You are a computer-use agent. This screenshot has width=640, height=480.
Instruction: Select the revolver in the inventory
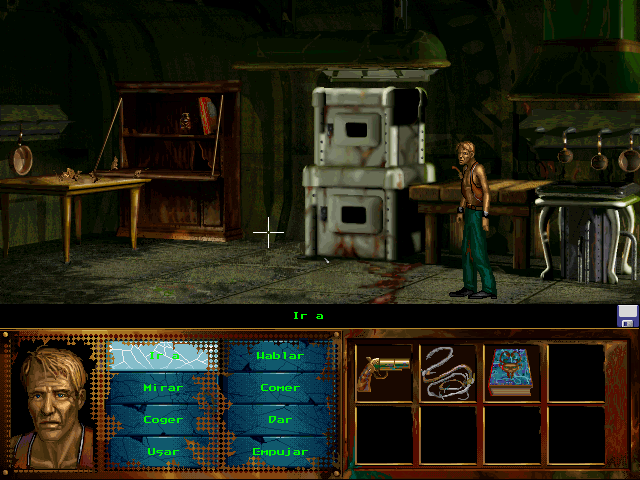(383, 372)
